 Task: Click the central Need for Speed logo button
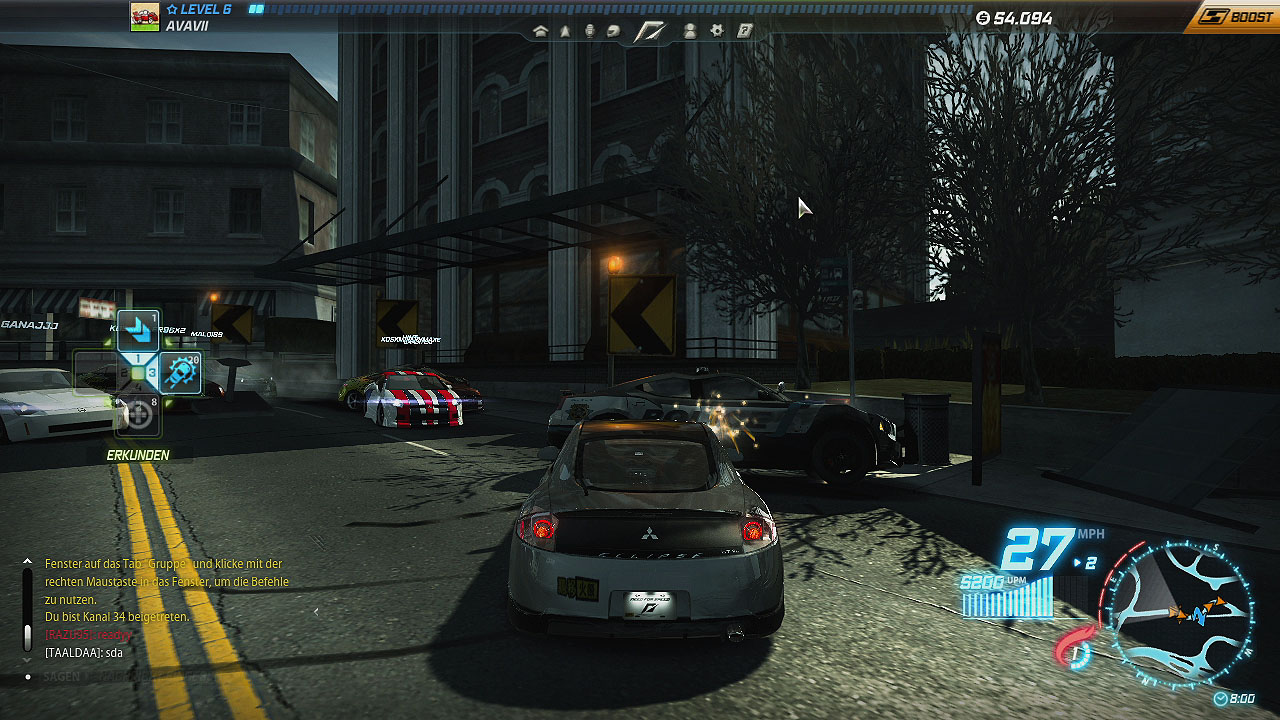652,31
